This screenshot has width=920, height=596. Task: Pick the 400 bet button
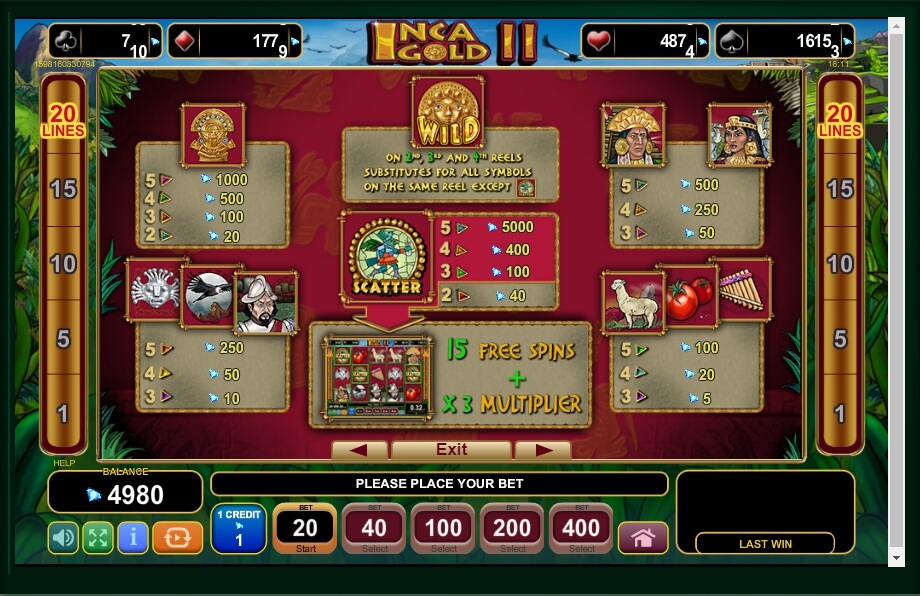(x=581, y=528)
